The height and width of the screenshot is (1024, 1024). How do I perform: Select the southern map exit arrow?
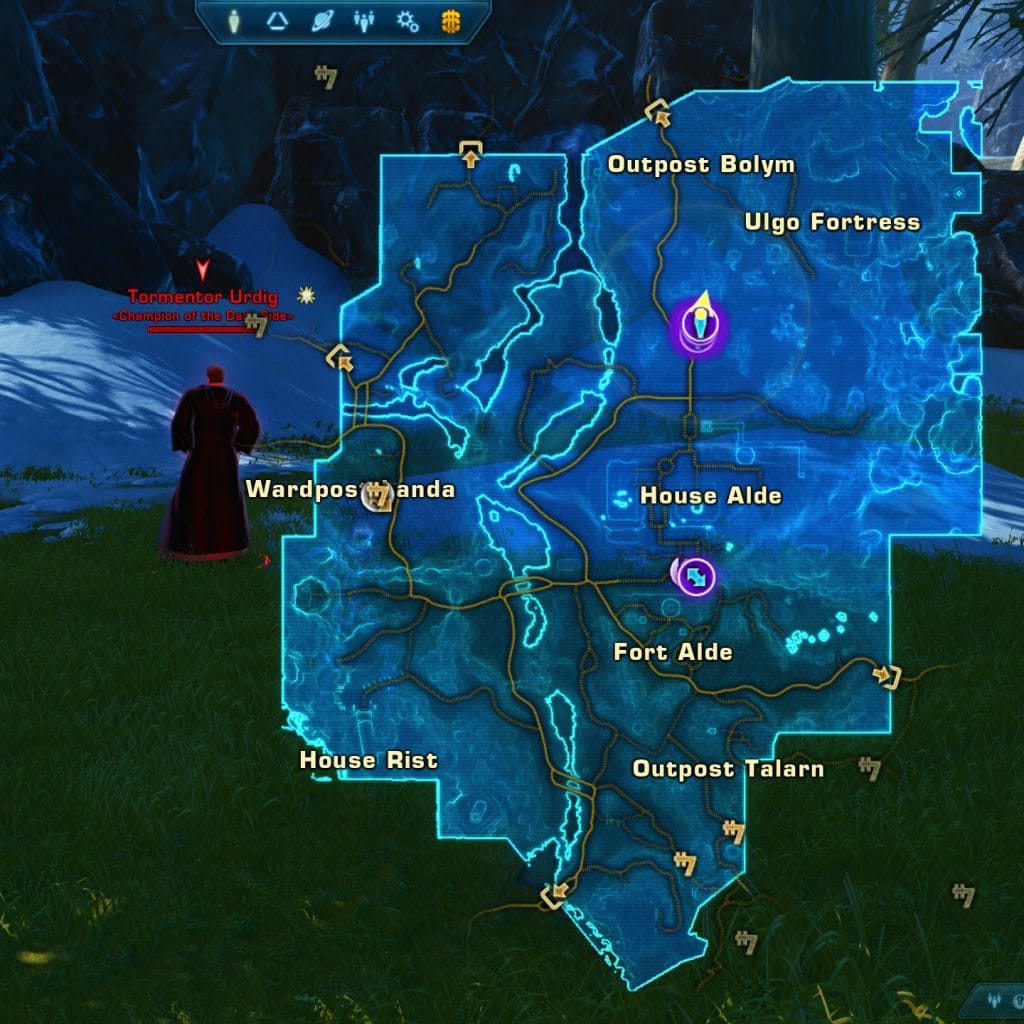coord(551,894)
